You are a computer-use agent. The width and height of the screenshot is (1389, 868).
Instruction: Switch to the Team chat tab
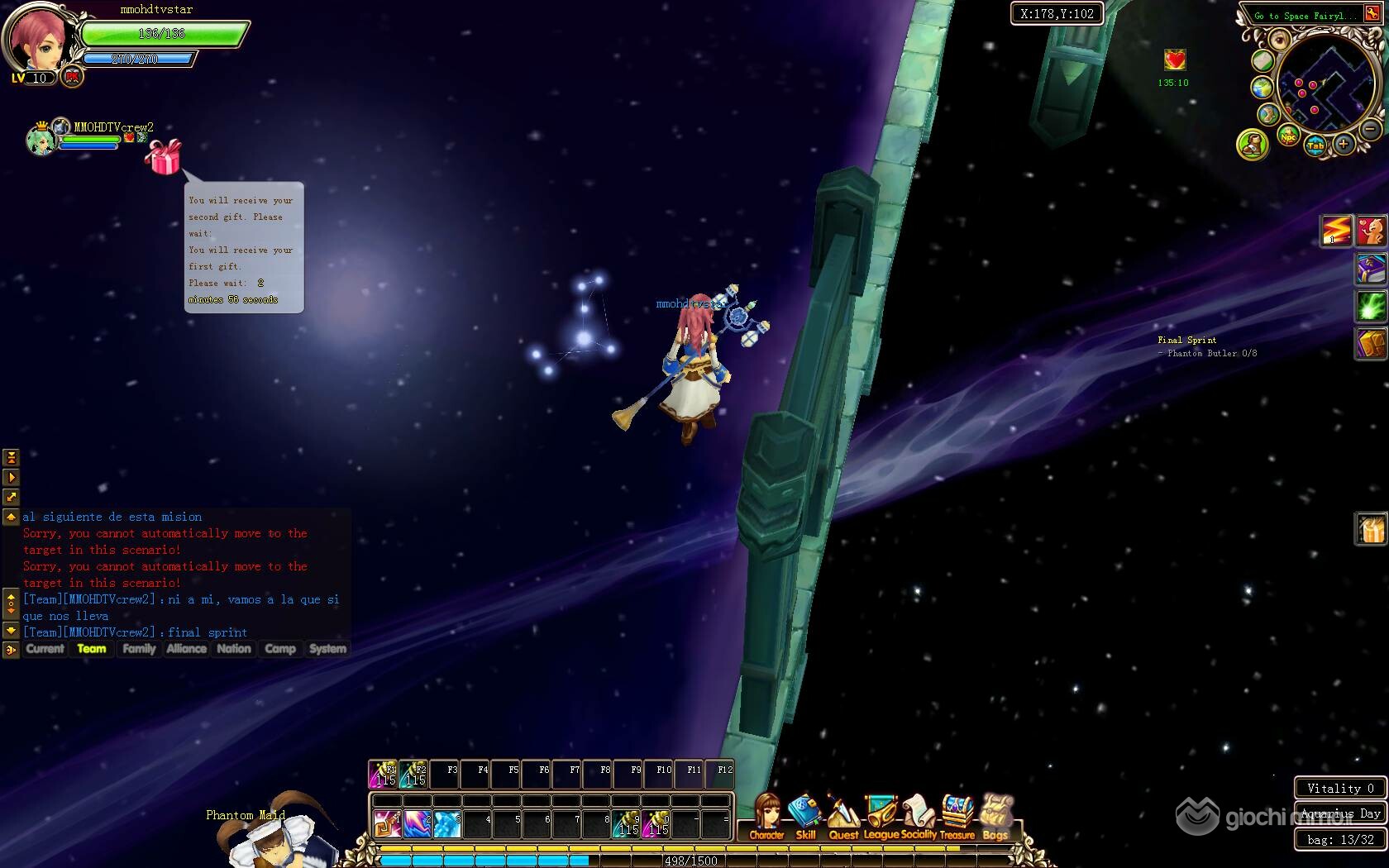(x=92, y=649)
